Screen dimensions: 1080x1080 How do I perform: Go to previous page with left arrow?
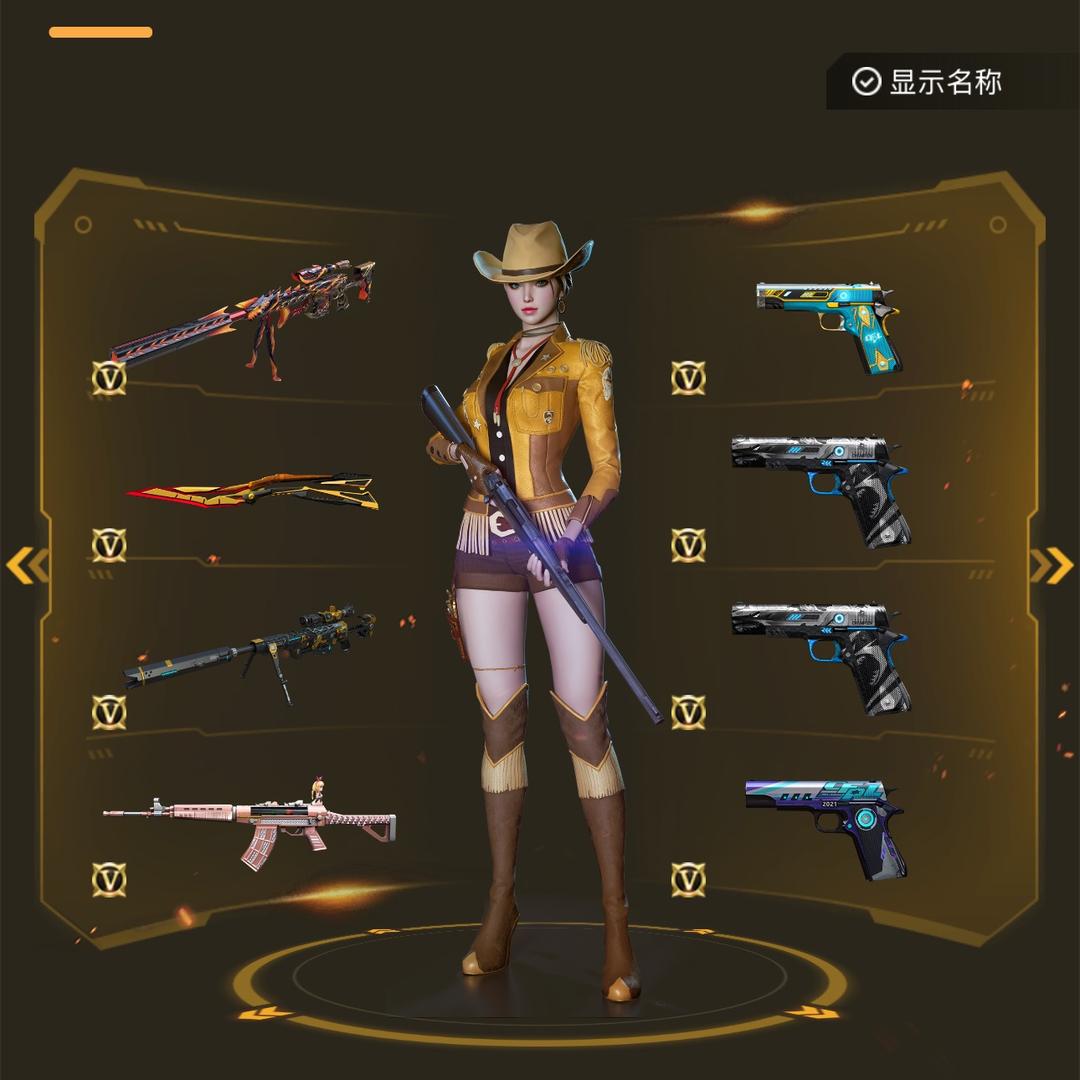(26, 566)
